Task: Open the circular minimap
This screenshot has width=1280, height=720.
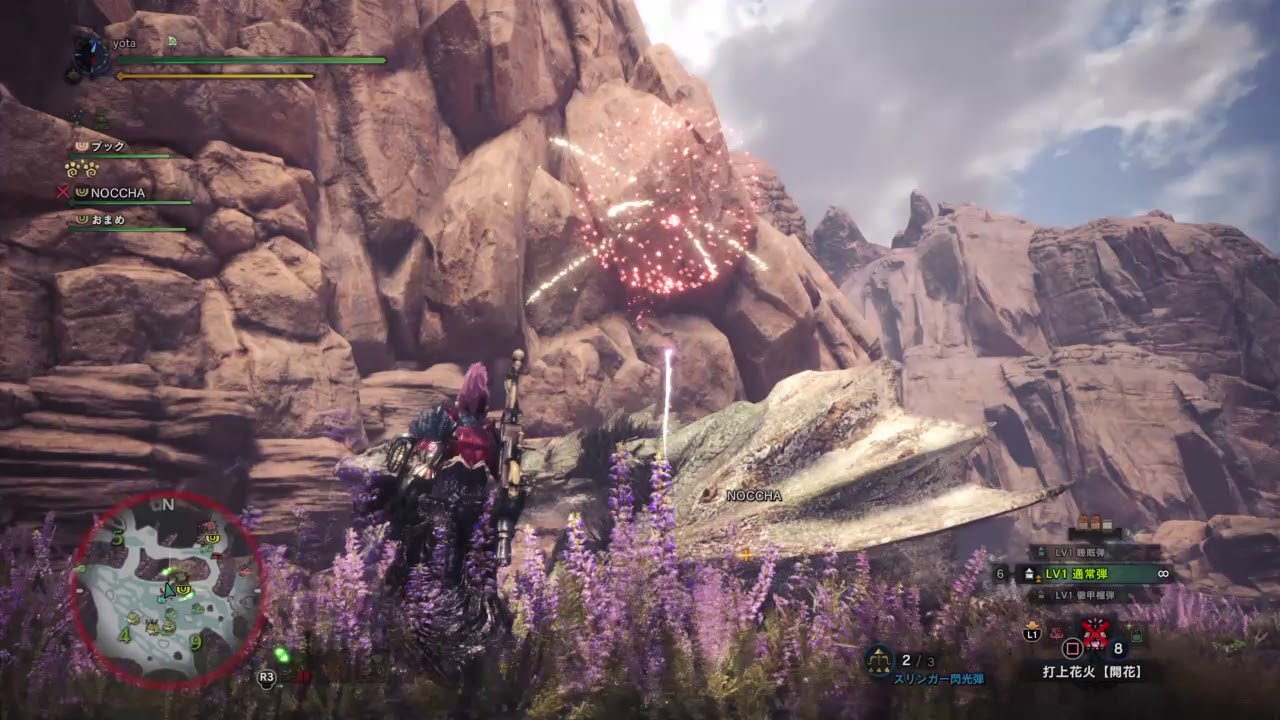Action: pos(167,590)
